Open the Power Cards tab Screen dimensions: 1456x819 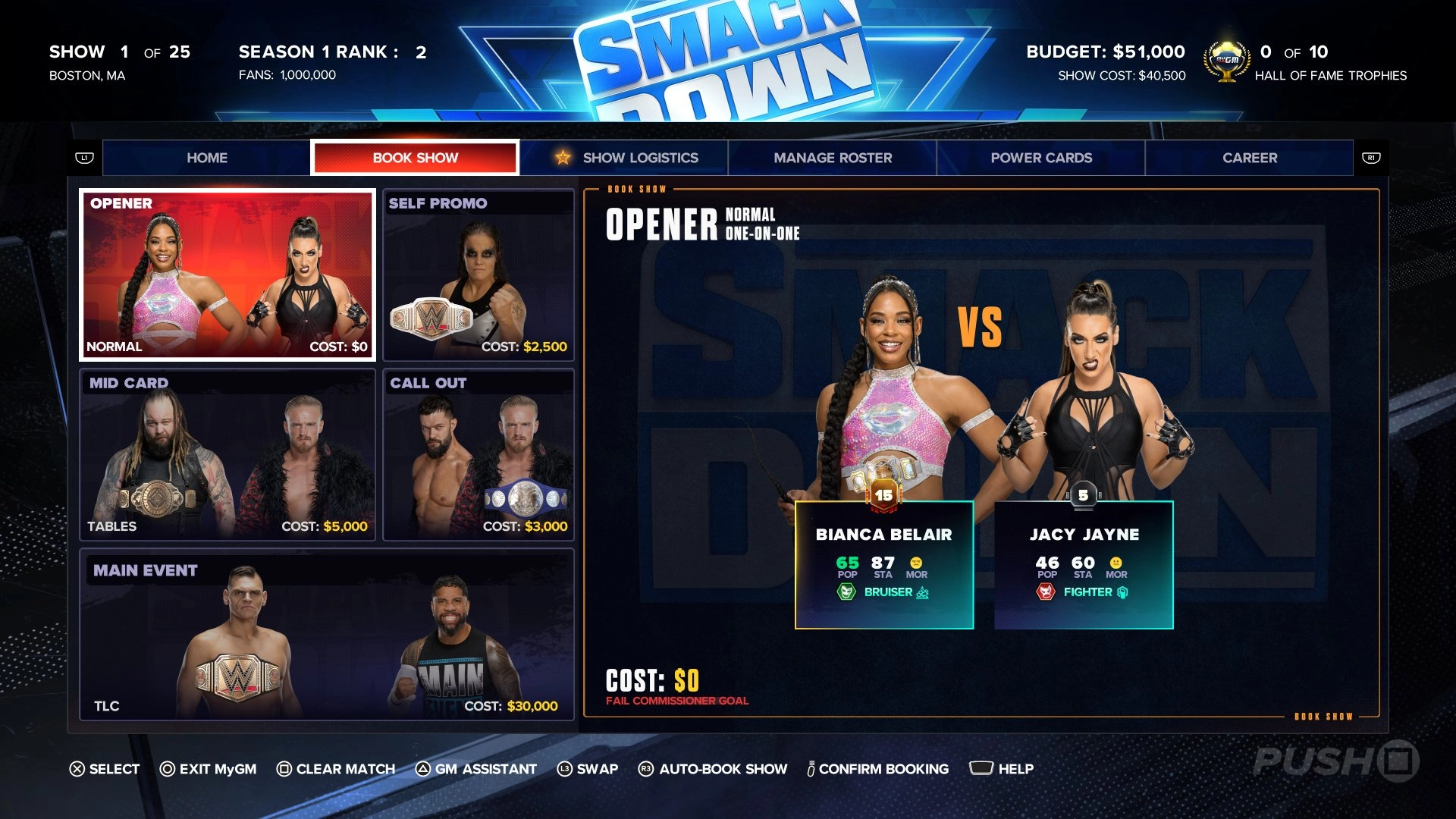[1040, 158]
